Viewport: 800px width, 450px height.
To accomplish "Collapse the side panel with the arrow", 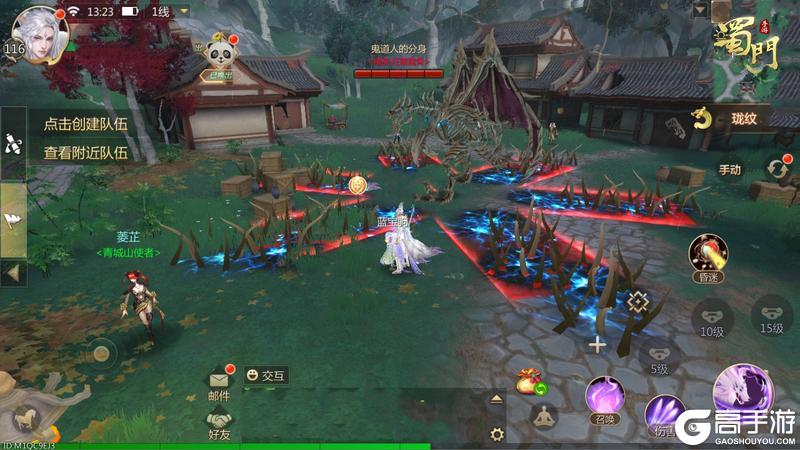I will (x=13, y=271).
